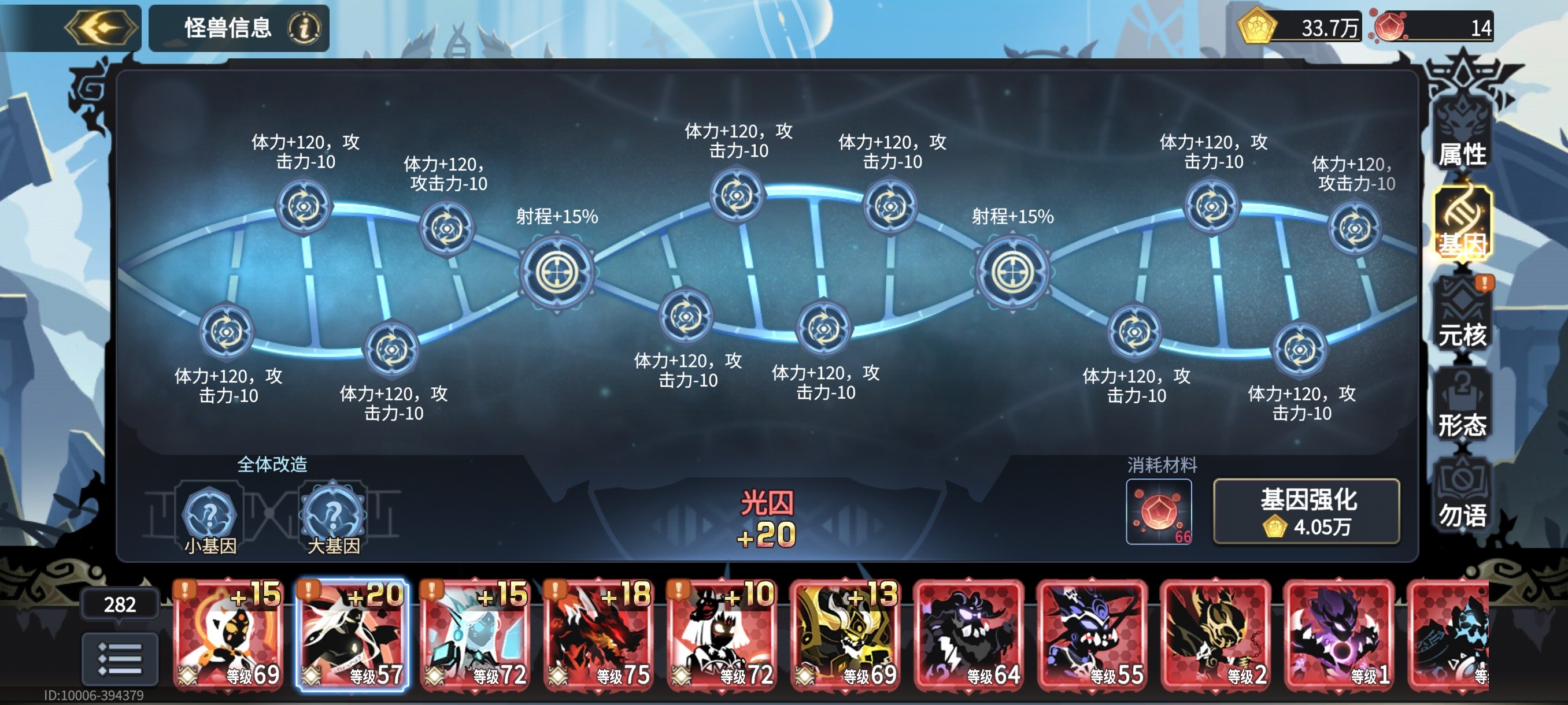Select the level 57 monster card

coord(353,635)
